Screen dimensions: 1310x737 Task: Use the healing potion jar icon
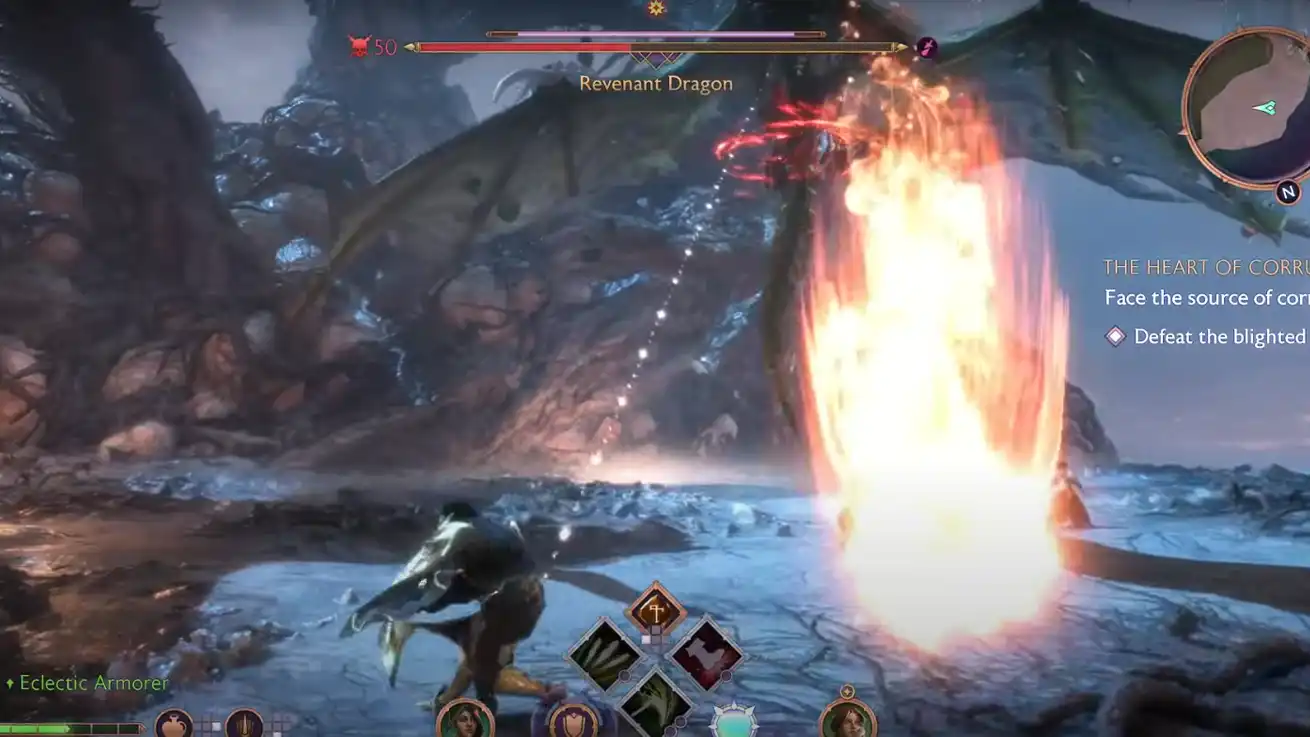[x=174, y=724]
